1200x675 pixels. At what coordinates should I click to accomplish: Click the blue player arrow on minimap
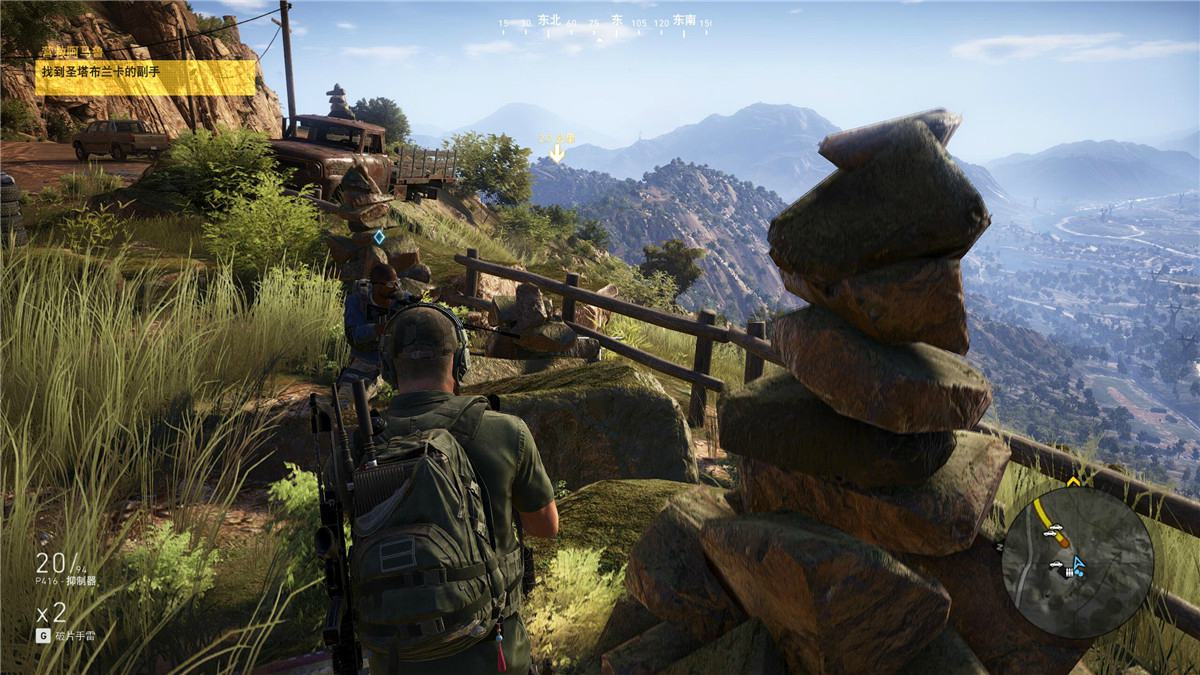tap(1079, 565)
